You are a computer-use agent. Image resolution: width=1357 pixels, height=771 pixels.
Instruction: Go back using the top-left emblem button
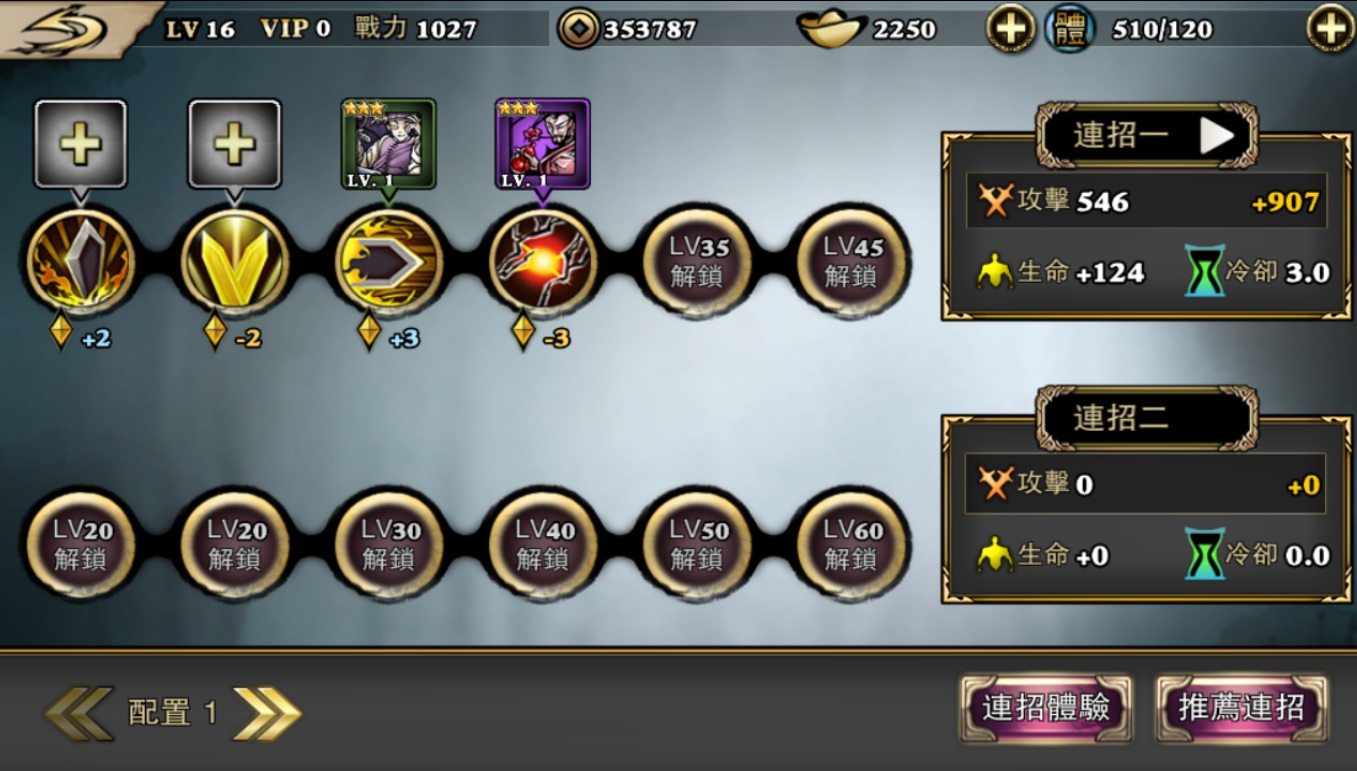60,28
